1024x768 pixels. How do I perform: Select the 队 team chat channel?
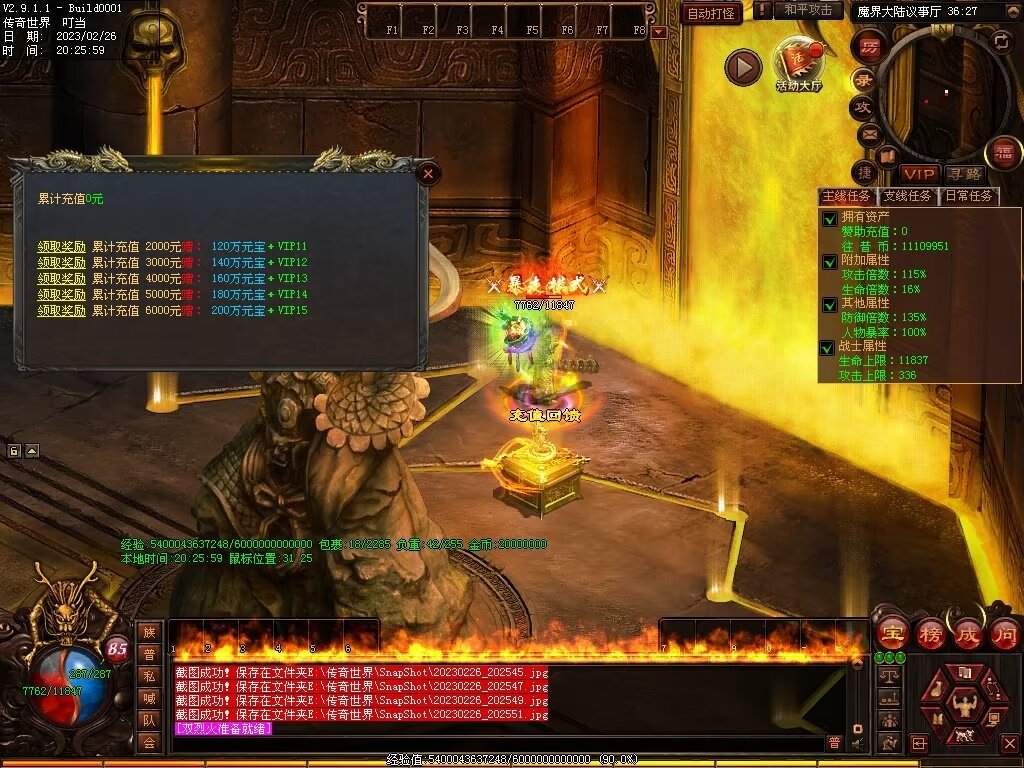pyautogui.click(x=149, y=719)
